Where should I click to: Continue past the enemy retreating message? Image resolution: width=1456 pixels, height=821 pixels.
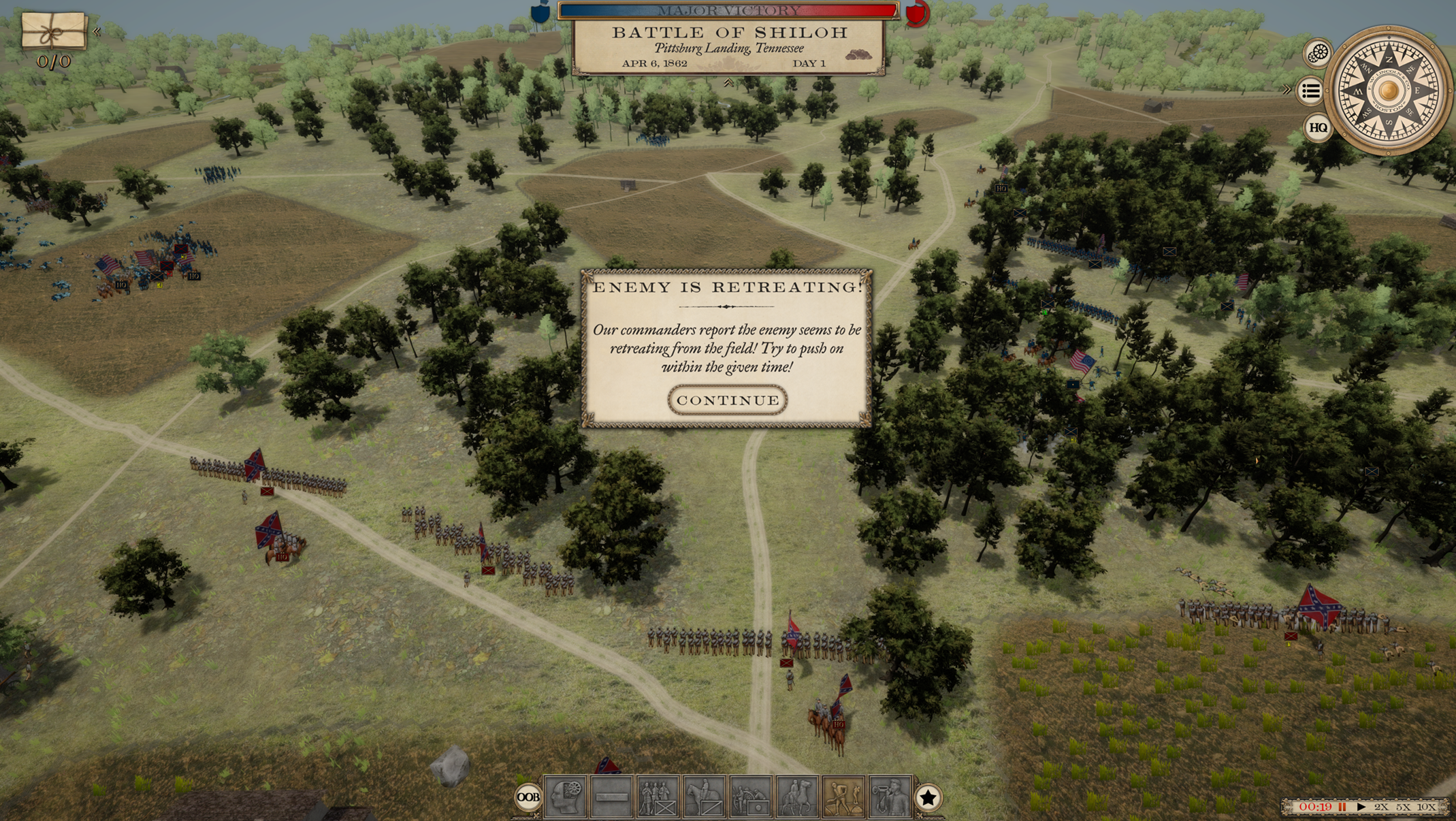coord(728,400)
